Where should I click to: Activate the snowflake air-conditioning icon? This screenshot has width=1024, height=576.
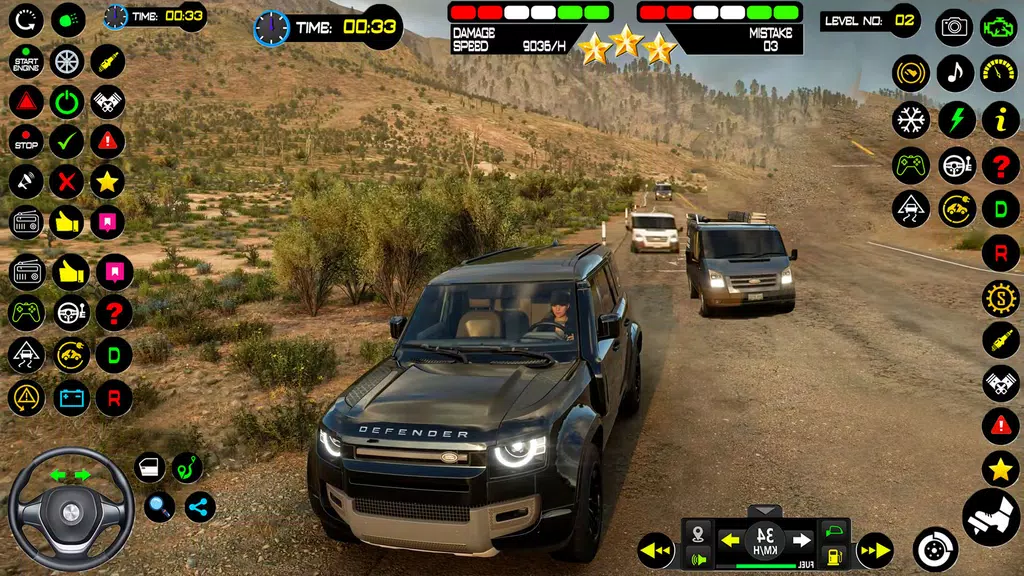point(911,120)
